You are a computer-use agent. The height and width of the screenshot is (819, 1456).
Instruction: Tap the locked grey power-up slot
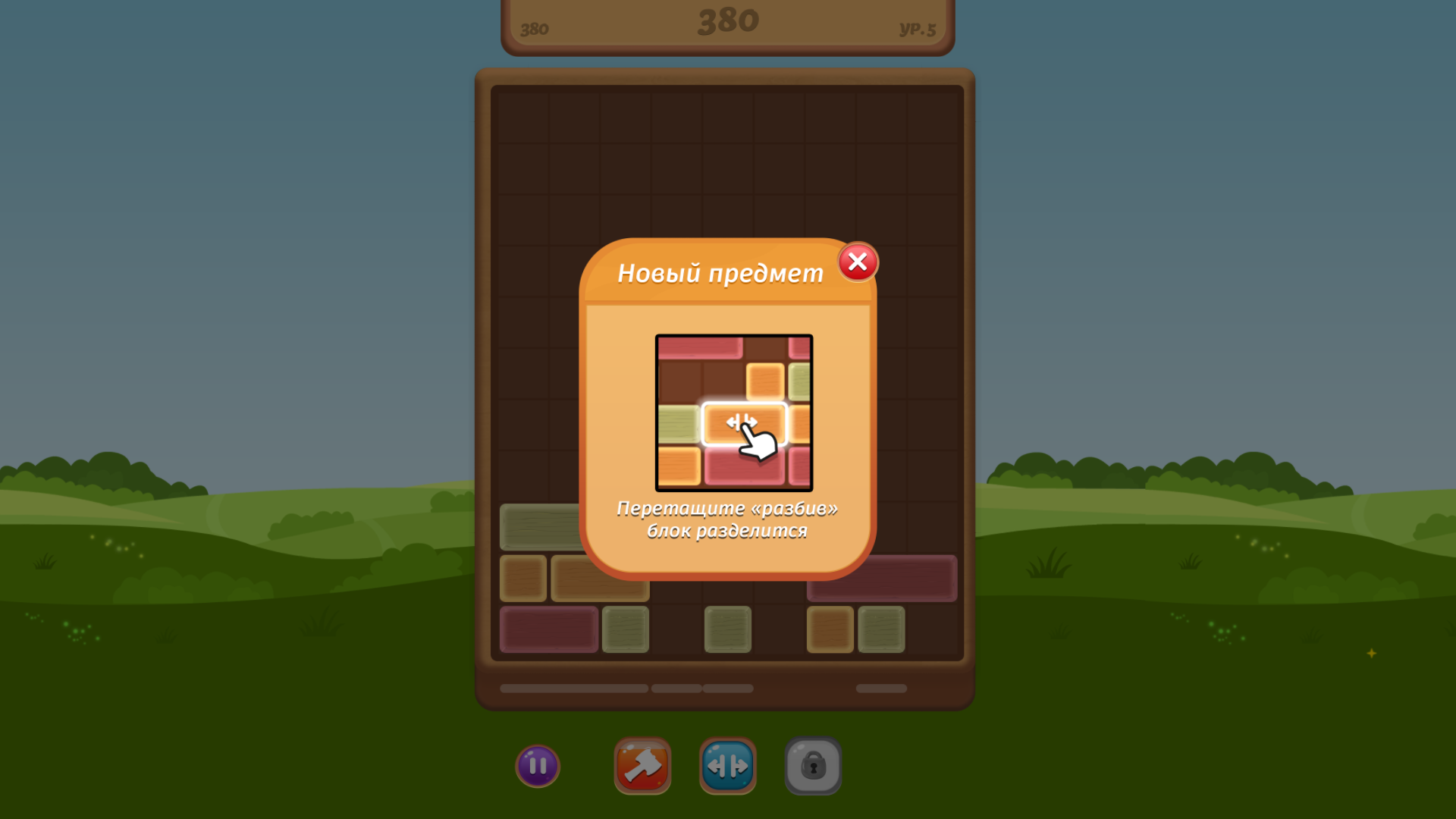[x=813, y=766]
